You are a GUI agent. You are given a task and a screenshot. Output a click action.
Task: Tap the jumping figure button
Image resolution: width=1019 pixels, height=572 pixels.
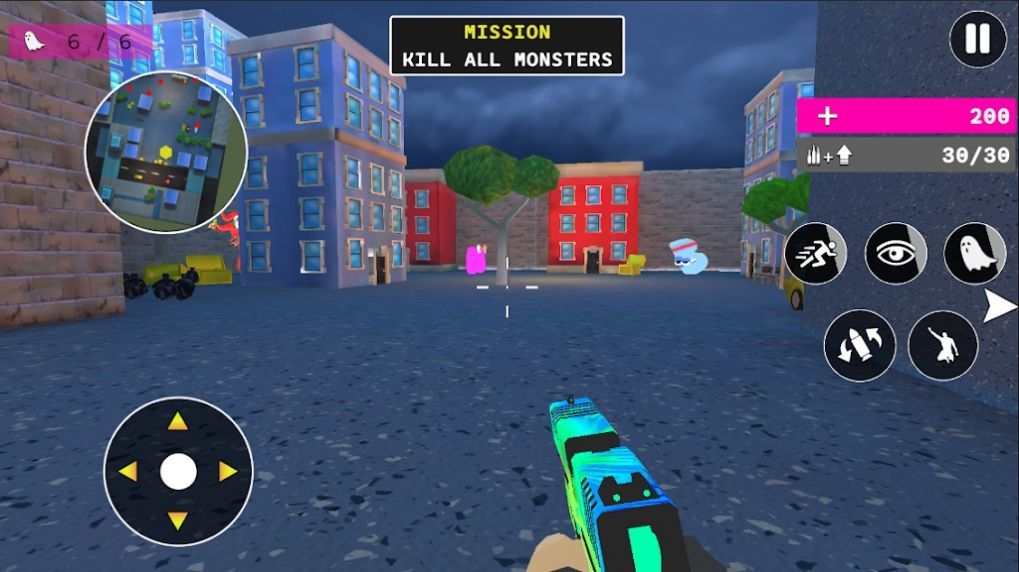pyautogui.click(x=942, y=345)
